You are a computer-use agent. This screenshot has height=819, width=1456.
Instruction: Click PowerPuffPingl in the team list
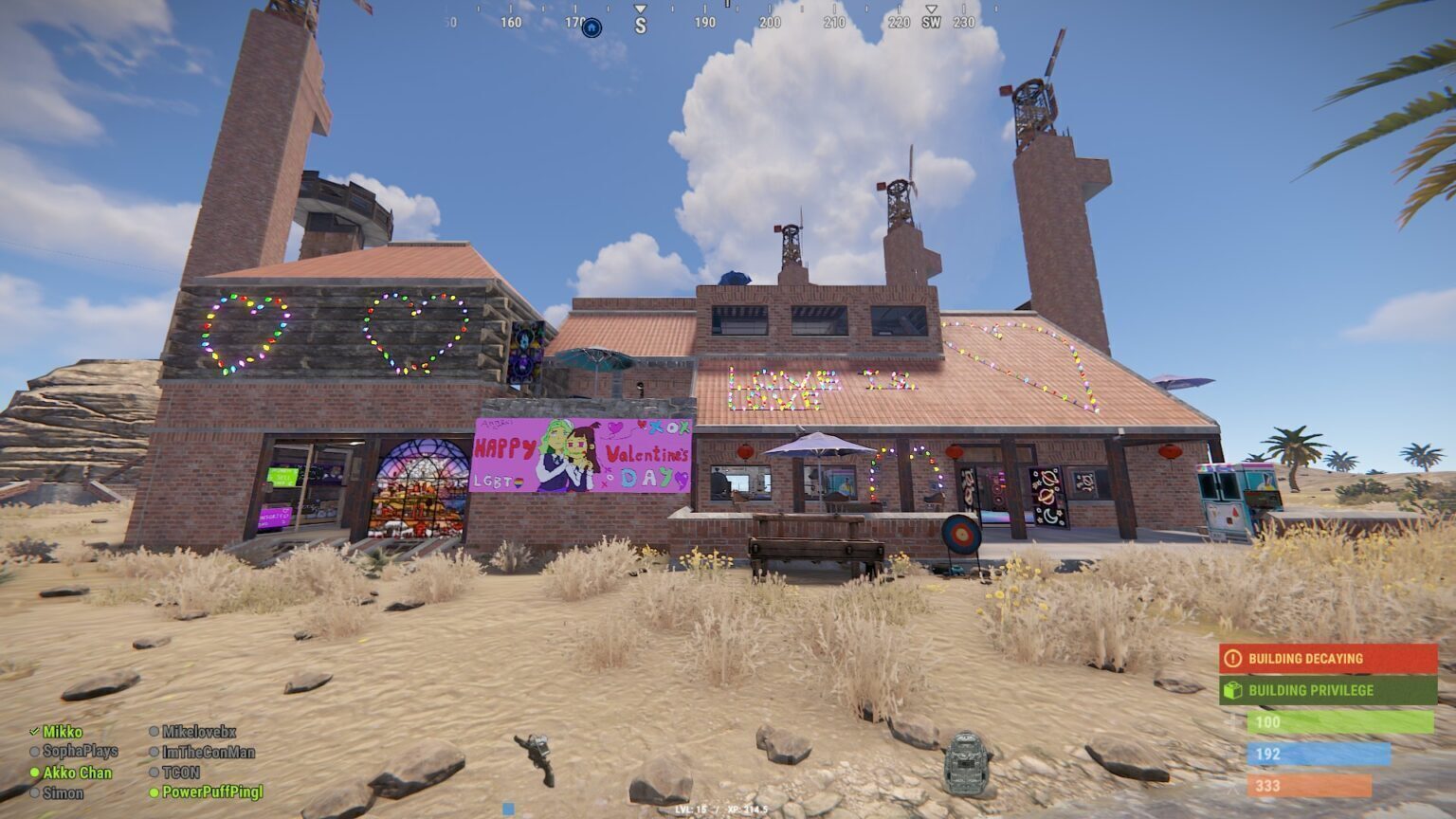pos(212,792)
